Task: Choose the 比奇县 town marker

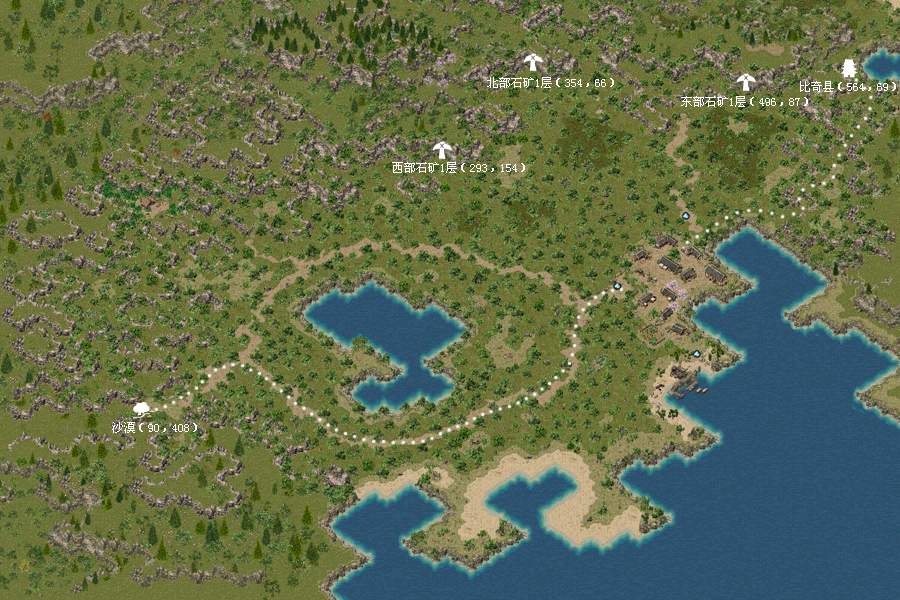Action: (x=849, y=68)
